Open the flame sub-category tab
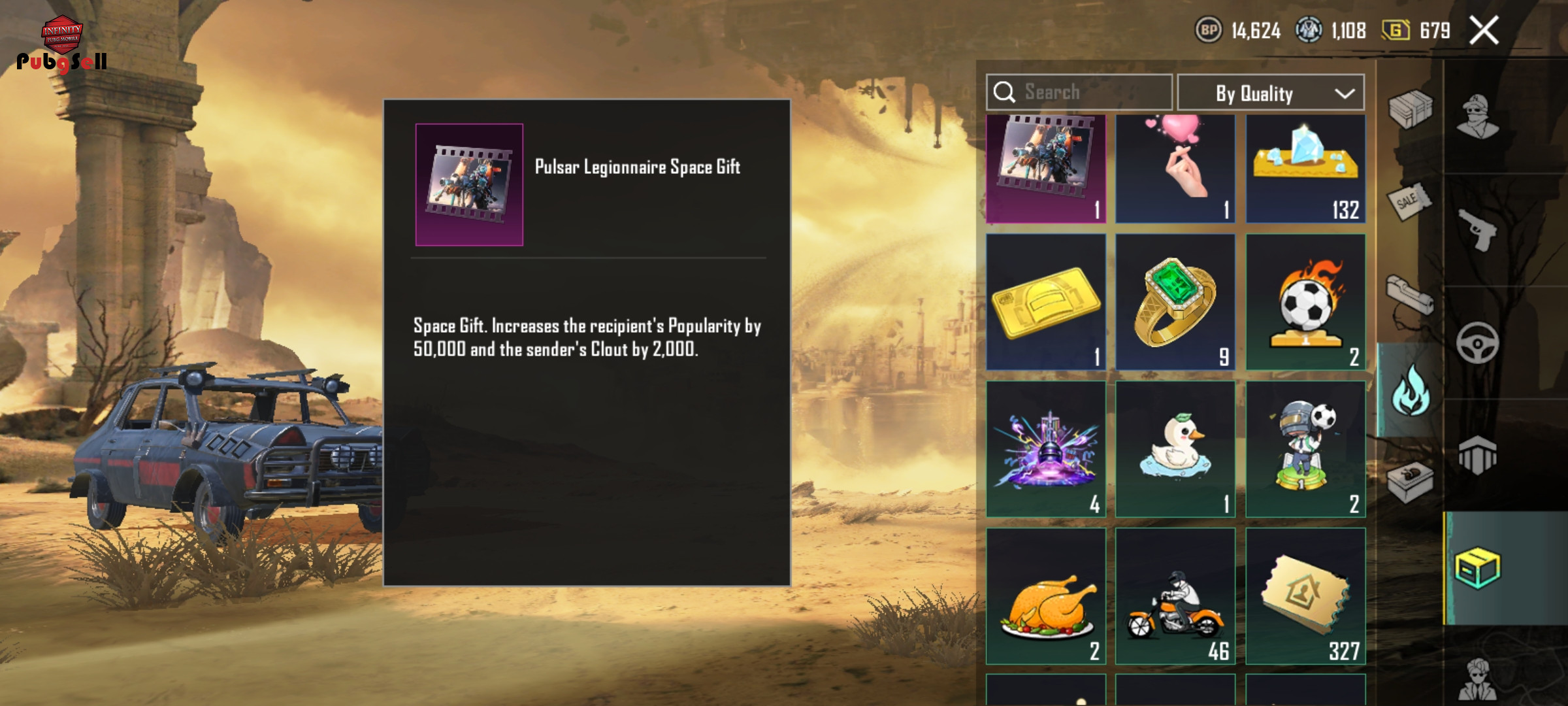1568x706 pixels. click(x=1411, y=390)
